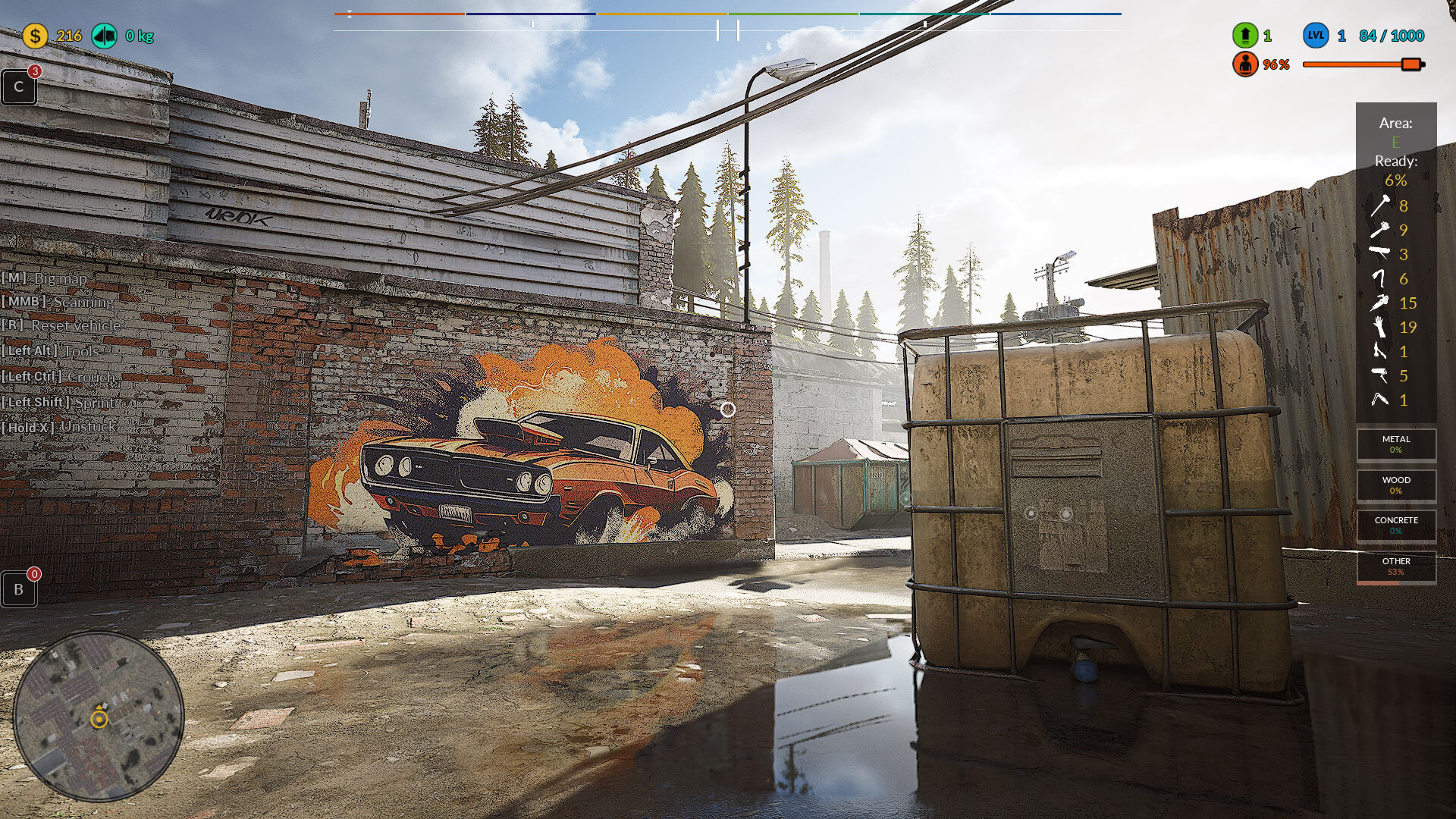The image size is (1456, 819).
Task: Select the METAL material box
Action: click(1395, 444)
